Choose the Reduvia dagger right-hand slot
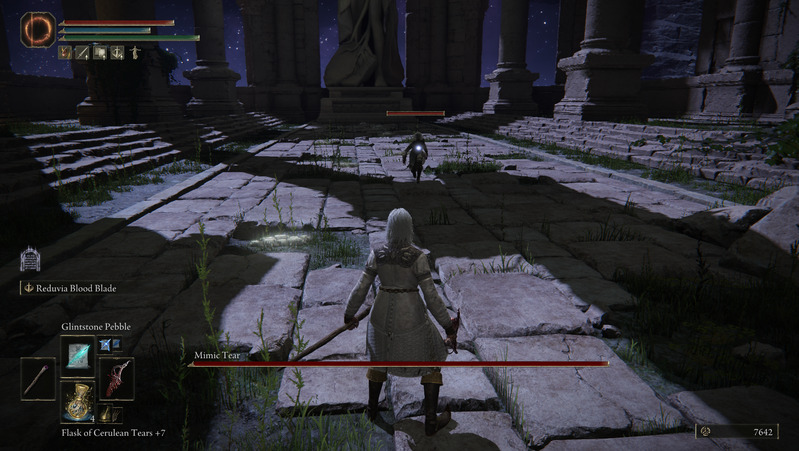This screenshot has width=799, height=451. click(x=117, y=379)
